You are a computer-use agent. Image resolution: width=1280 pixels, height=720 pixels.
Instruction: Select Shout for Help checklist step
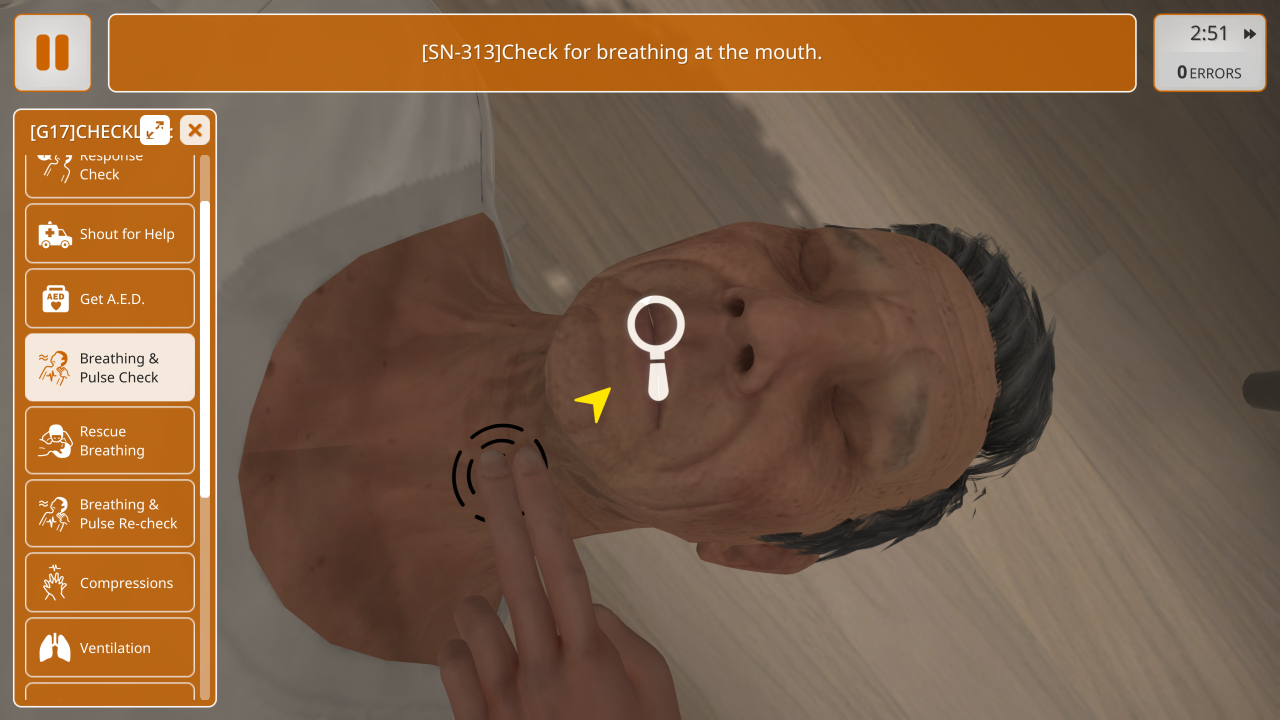[x=110, y=235]
